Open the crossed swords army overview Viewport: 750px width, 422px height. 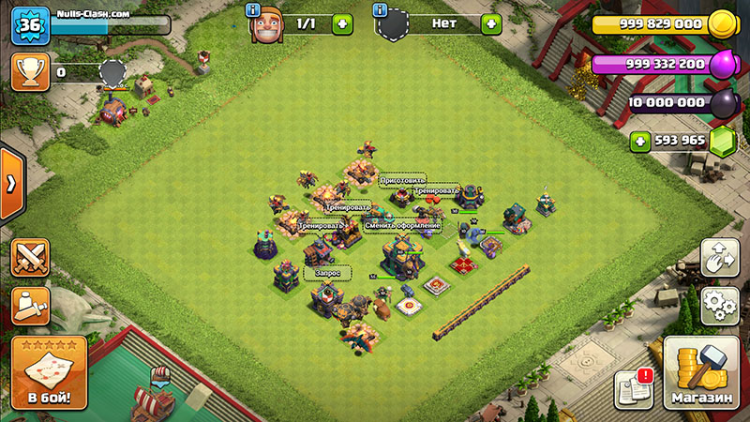(30, 258)
